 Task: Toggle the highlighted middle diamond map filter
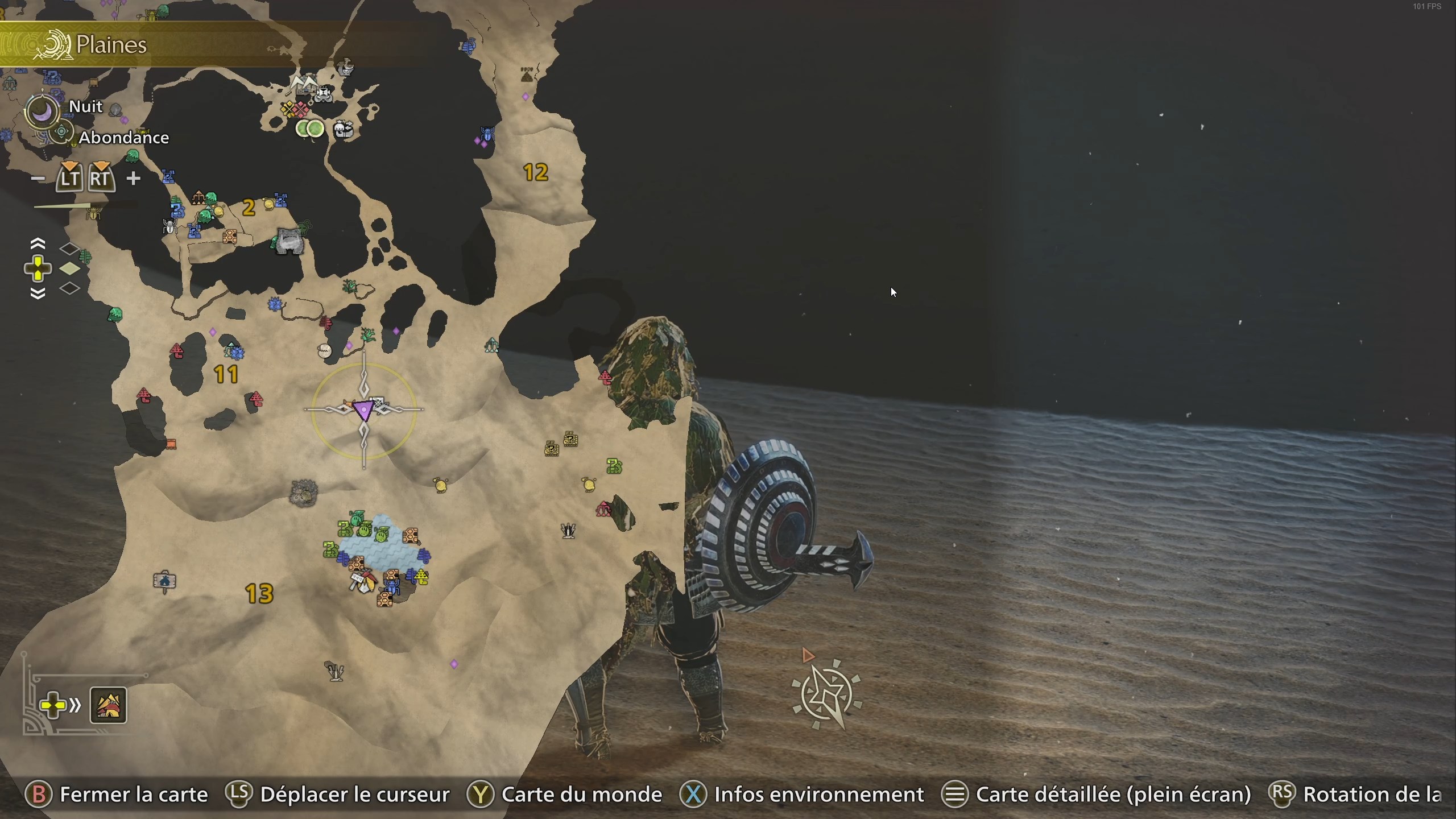tap(71, 269)
